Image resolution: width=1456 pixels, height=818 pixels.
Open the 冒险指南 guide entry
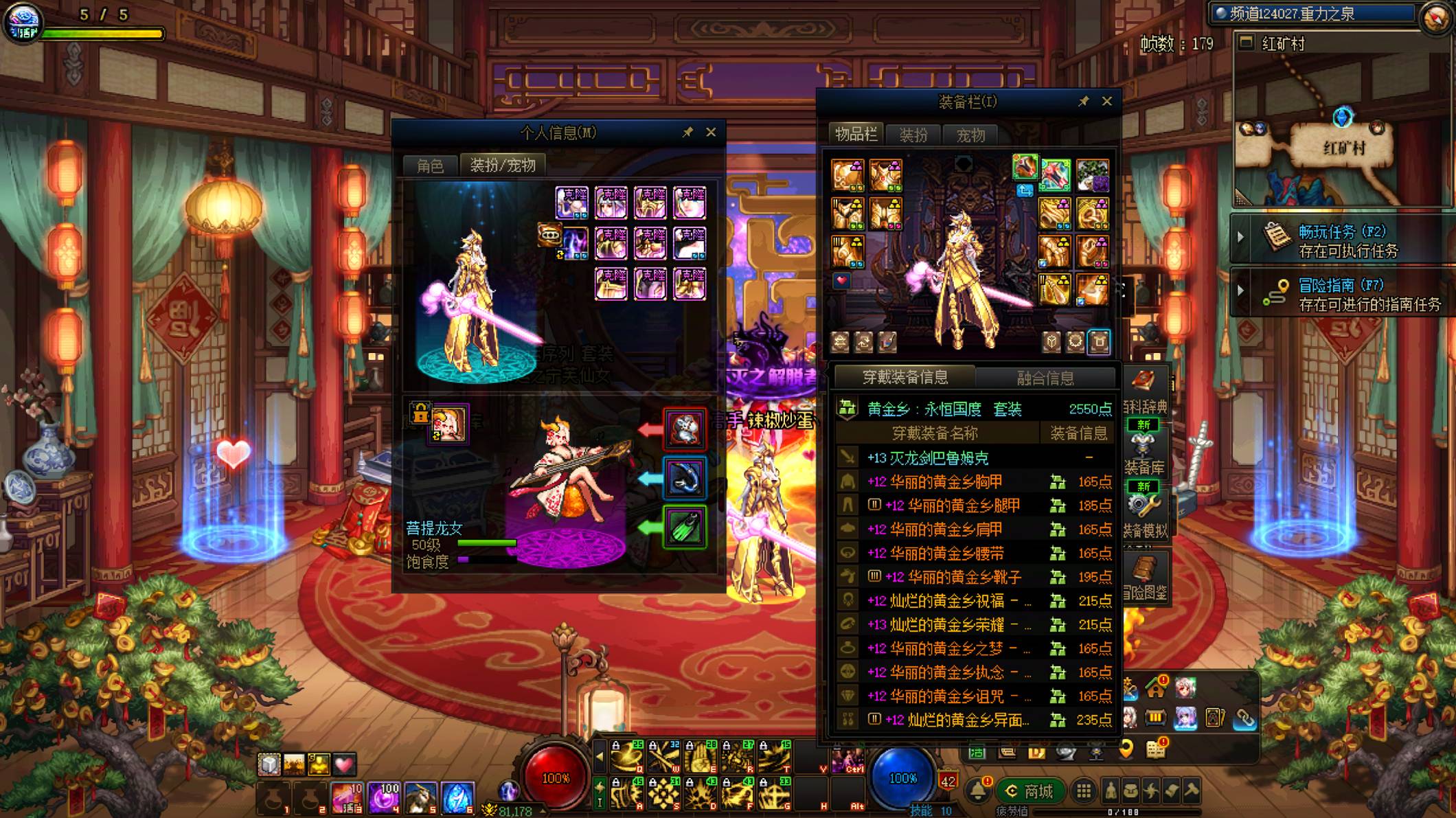(x=1341, y=294)
